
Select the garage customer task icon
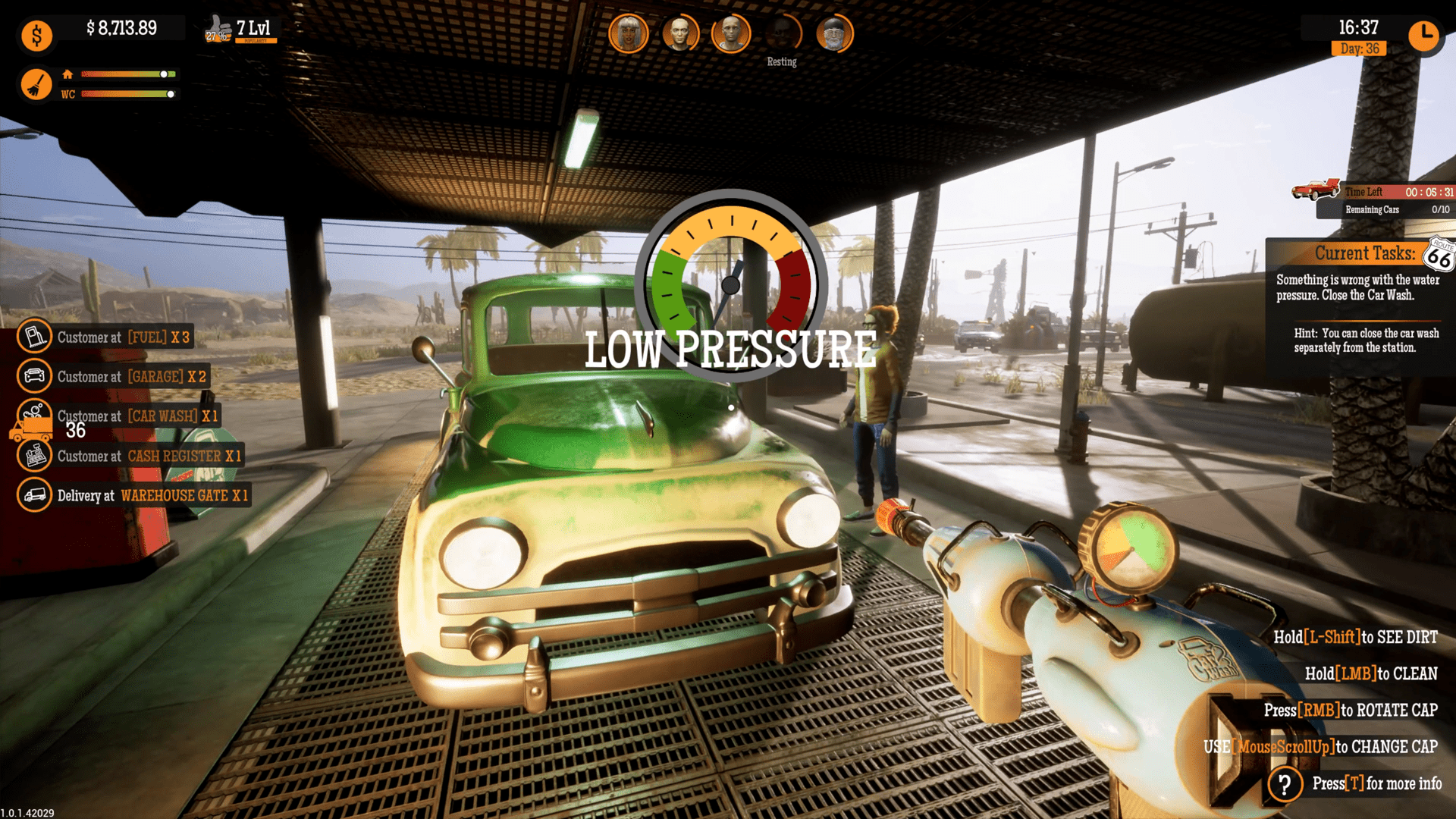(x=33, y=376)
